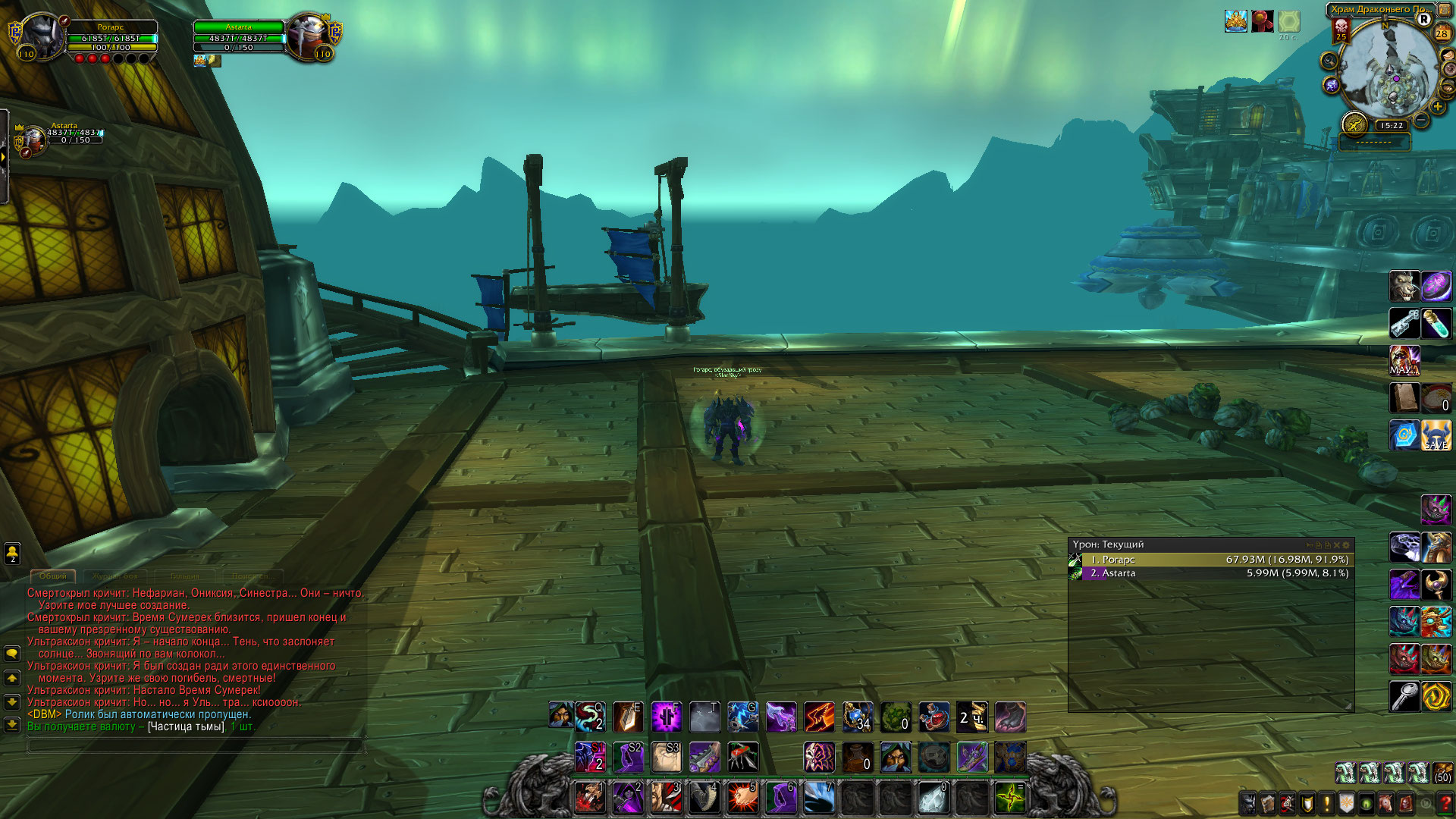Zoom in the minimap with the plus button
This screenshot has width=1456, height=819.
1438,107
